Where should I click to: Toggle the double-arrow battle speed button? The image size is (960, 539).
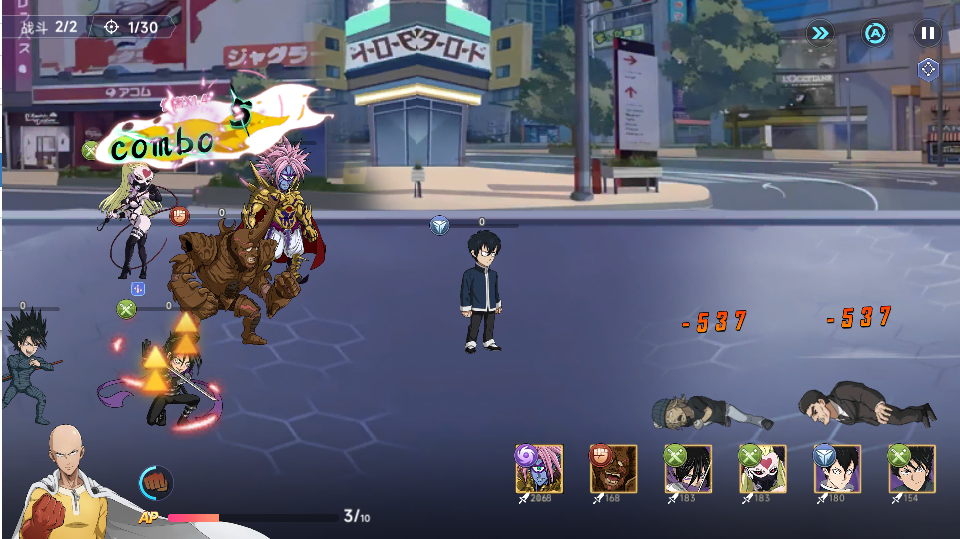[820, 33]
